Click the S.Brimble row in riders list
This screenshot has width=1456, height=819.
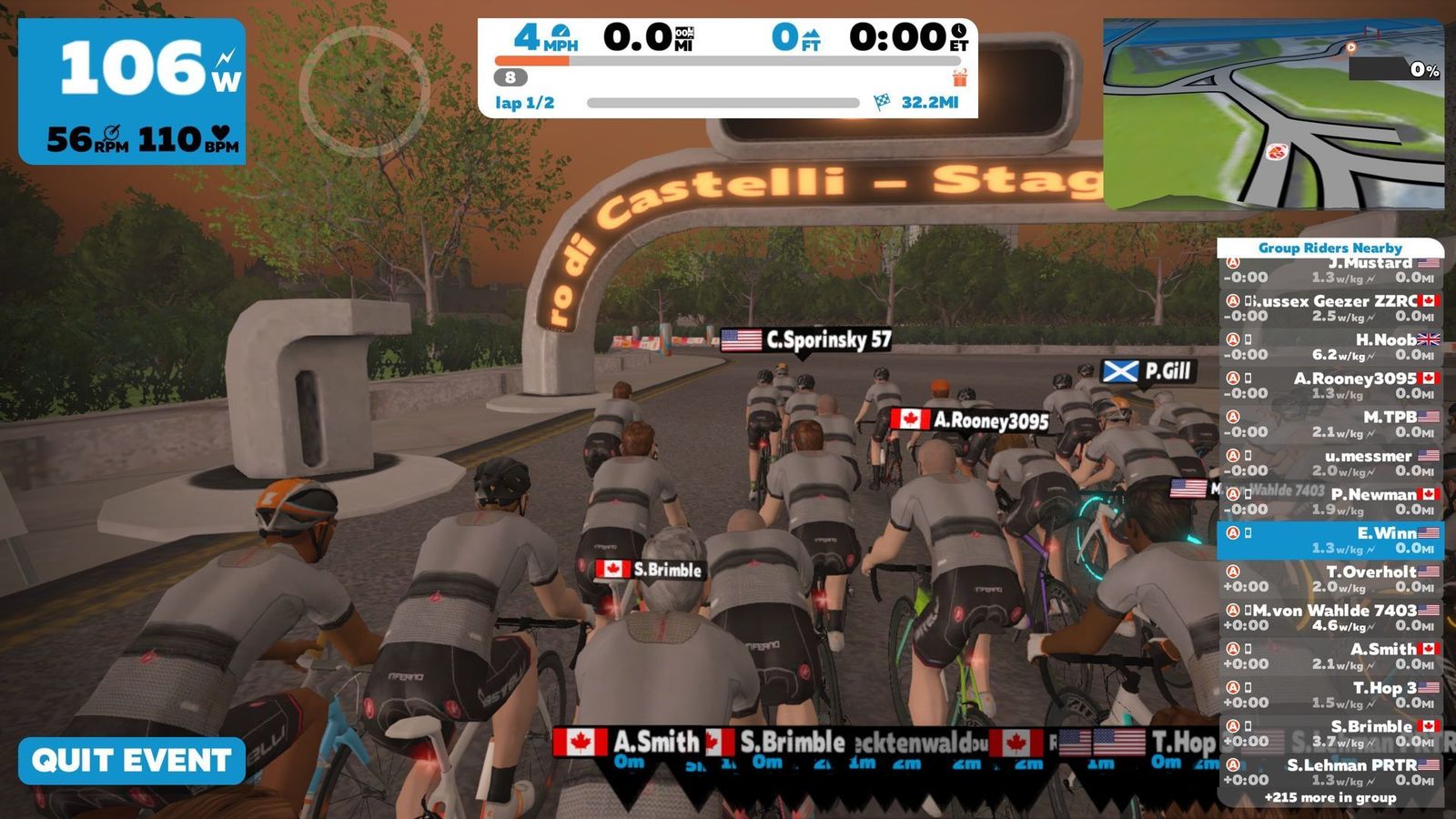click(1330, 733)
